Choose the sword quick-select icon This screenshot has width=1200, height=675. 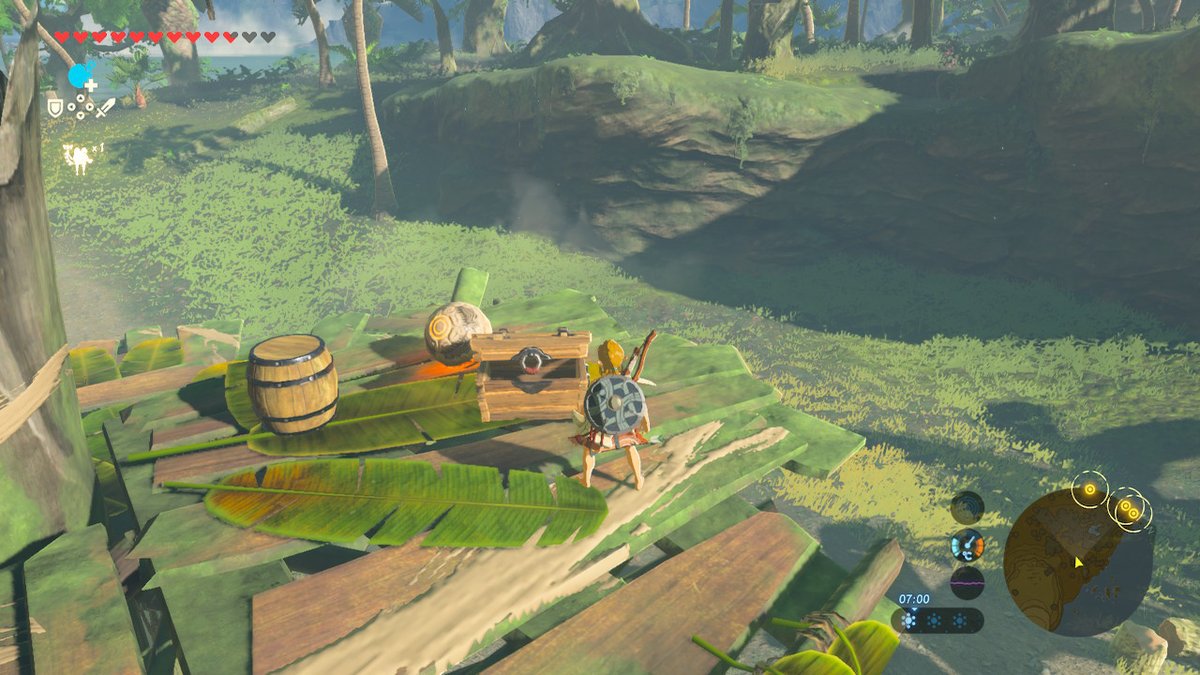click(105, 105)
